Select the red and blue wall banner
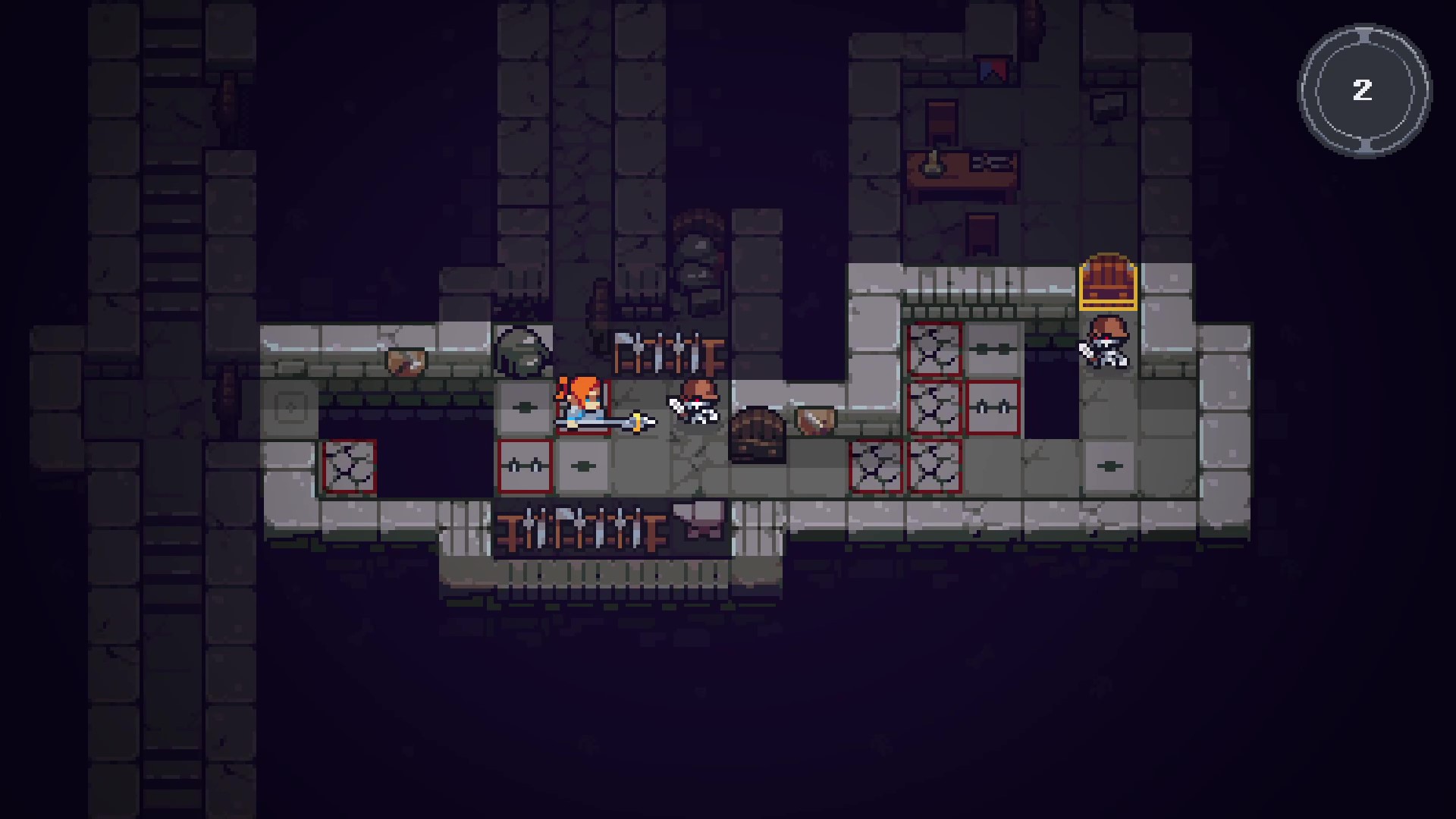This screenshot has width=1456, height=819. pos(993,71)
